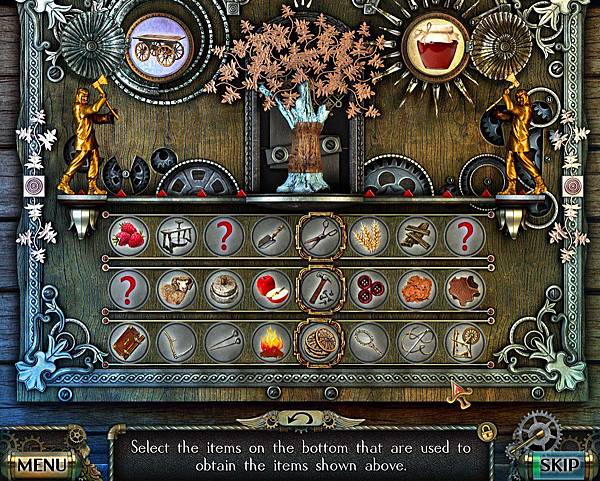Open the MENU button
The height and width of the screenshot is (481, 600).
tap(40, 465)
